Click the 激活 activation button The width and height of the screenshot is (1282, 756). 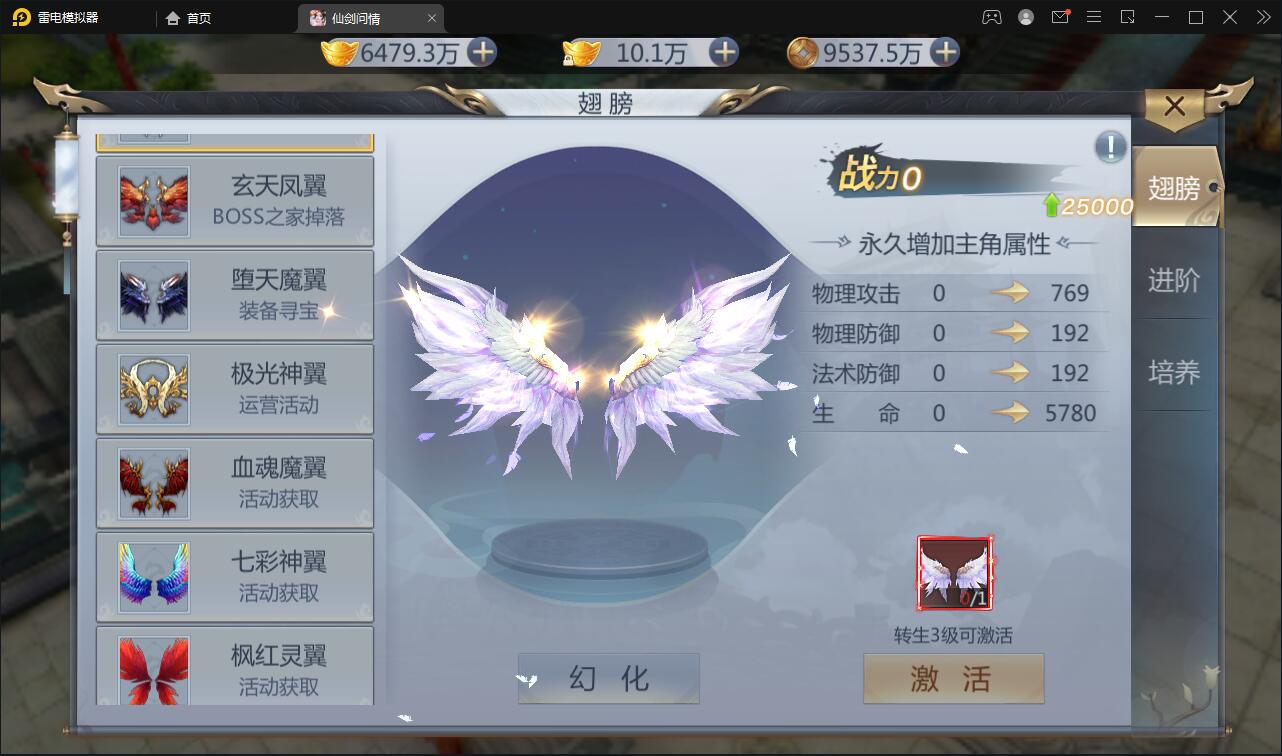tap(953, 679)
